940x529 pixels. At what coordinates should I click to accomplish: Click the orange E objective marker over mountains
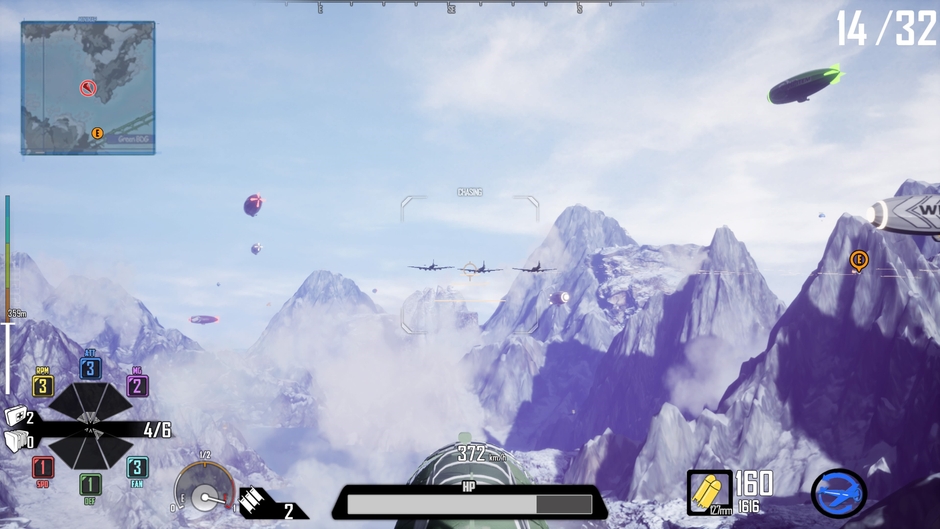(858, 260)
